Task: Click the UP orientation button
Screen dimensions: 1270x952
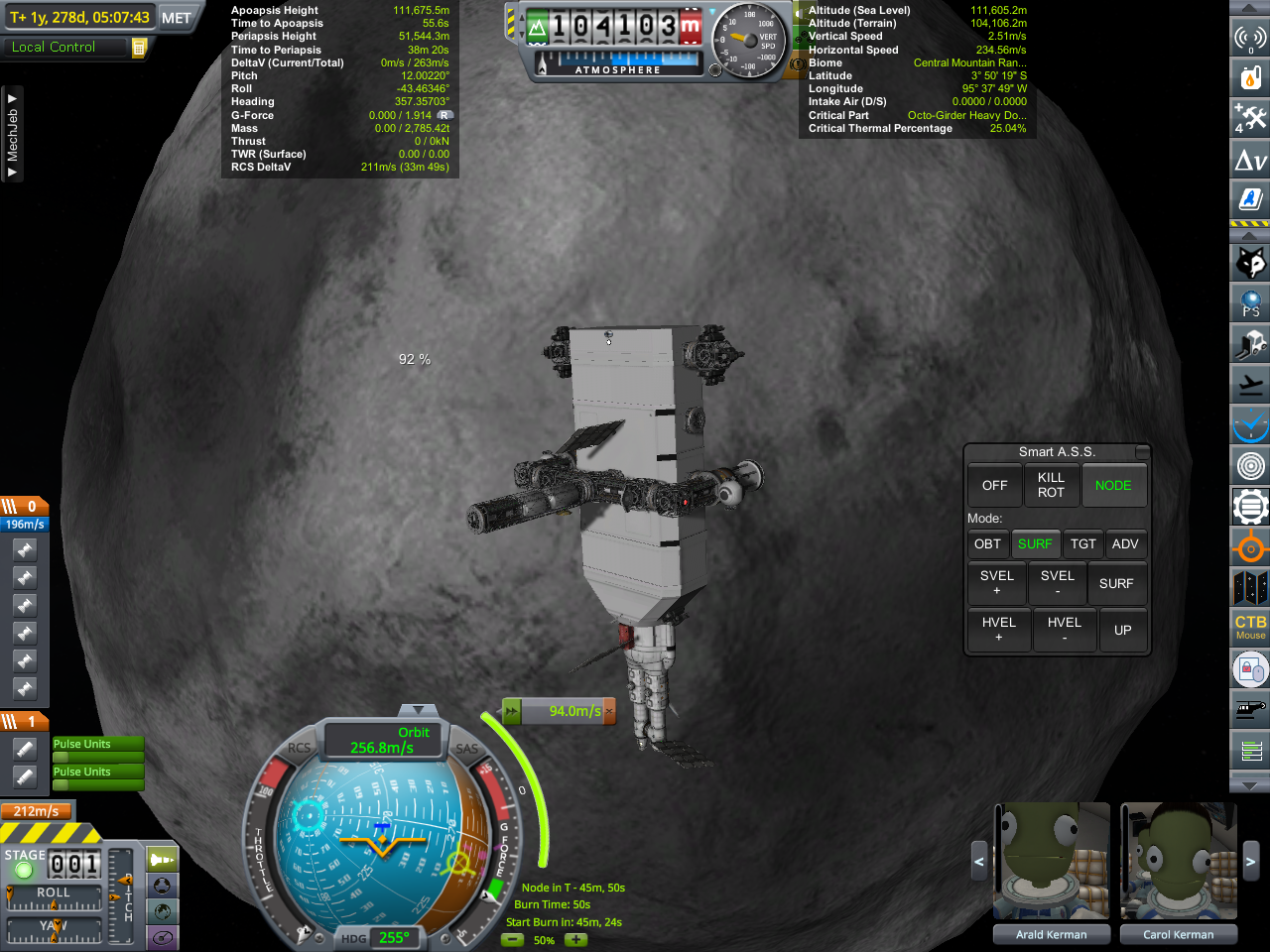Action: (x=1122, y=630)
